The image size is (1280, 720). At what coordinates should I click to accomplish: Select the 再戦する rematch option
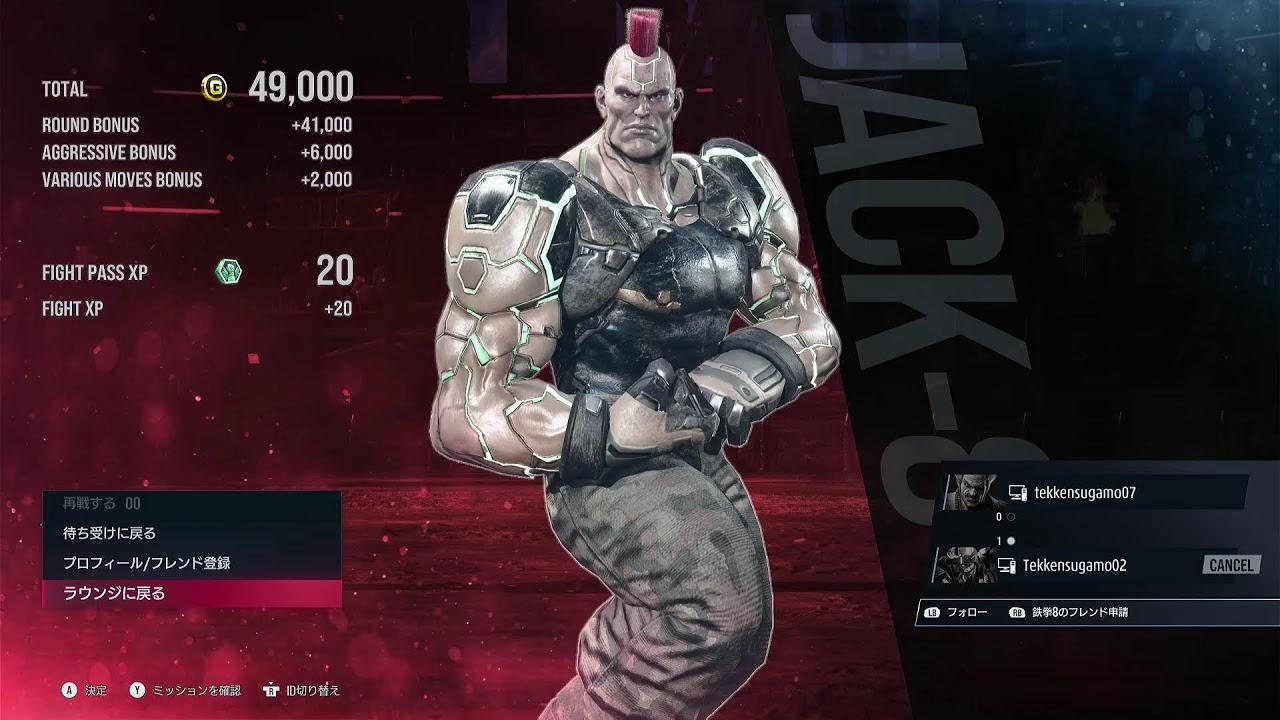(190, 504)
